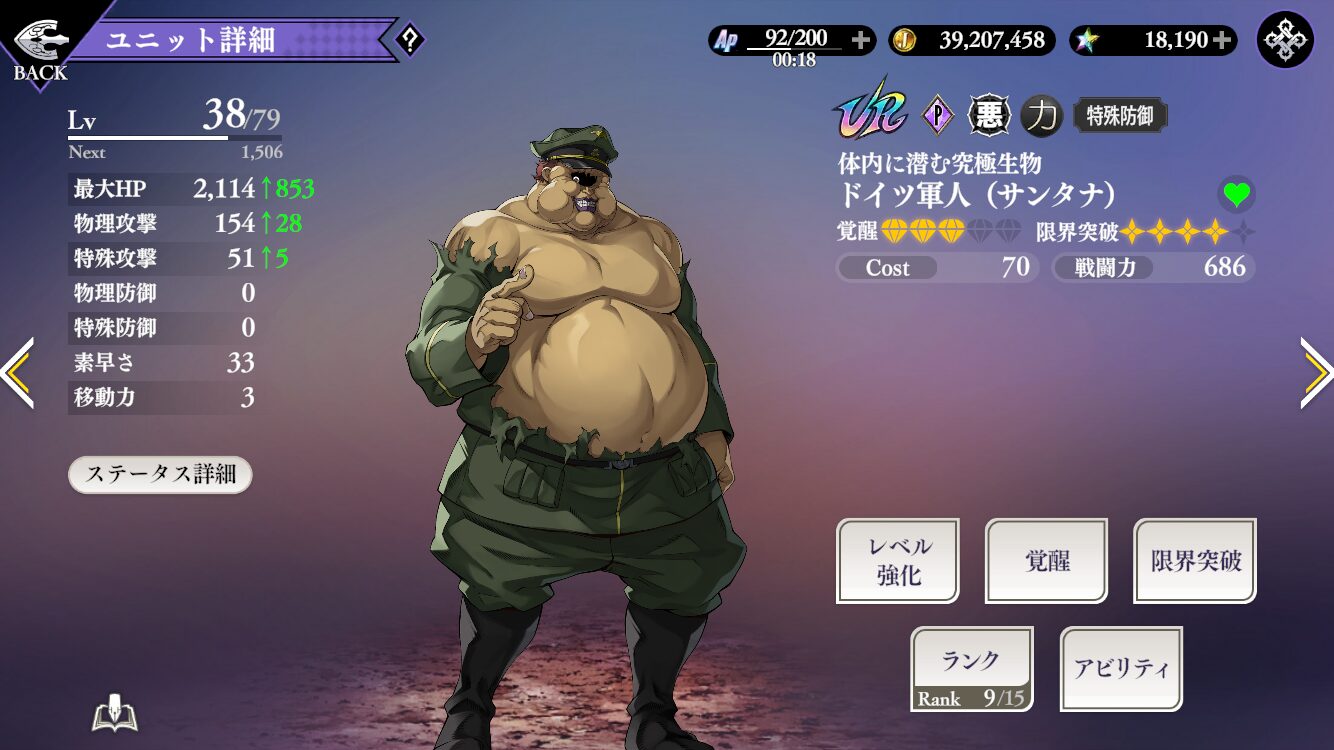Open アビリティ abilities

point(1121,669)
